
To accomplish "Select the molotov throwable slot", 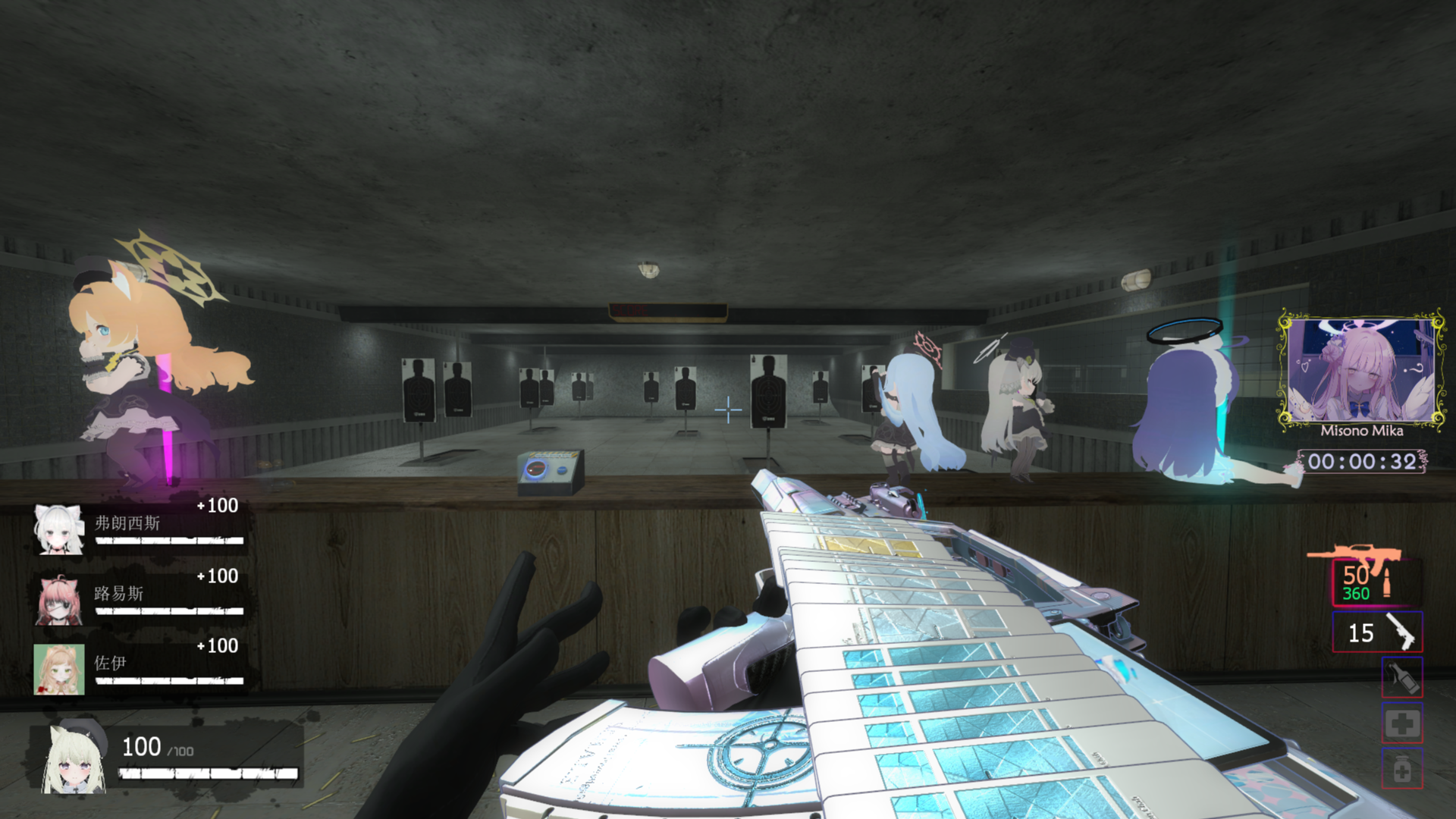I will 1402,677.
